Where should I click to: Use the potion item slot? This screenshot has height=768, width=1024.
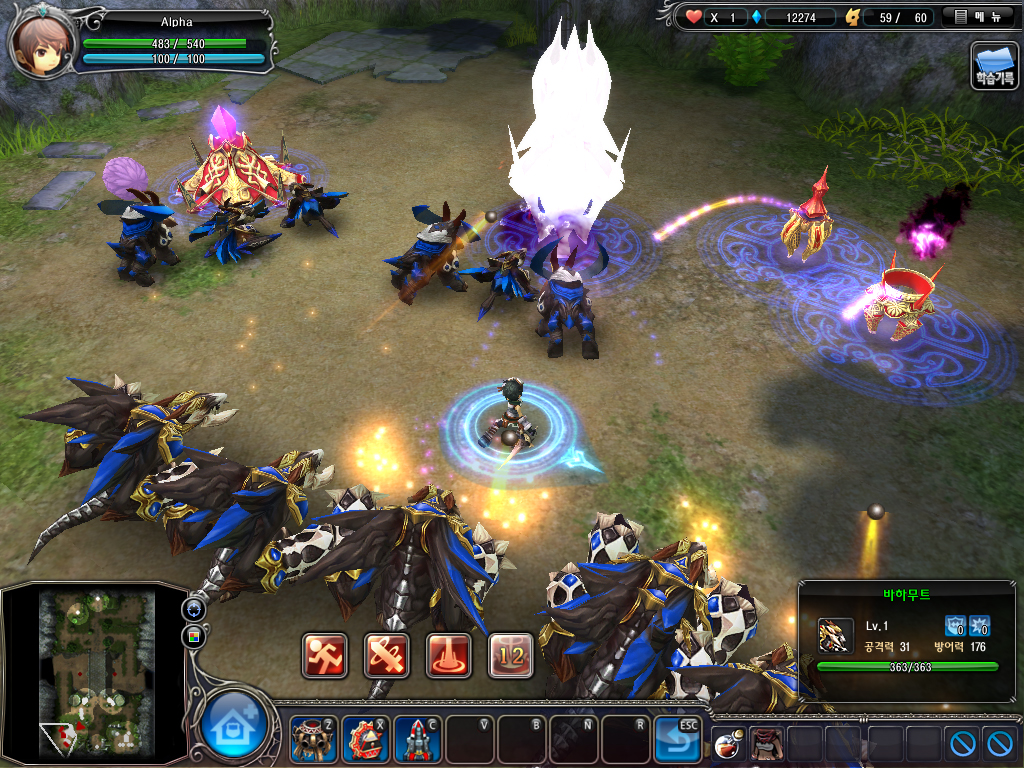click(728, 744)
